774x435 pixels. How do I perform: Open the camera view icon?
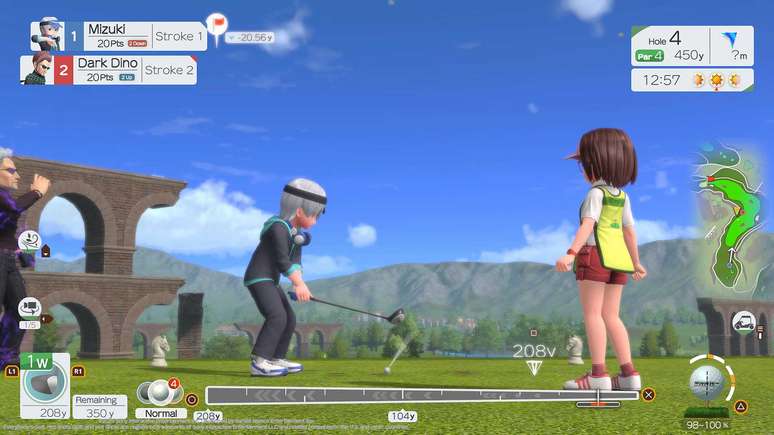click(28, 307)
